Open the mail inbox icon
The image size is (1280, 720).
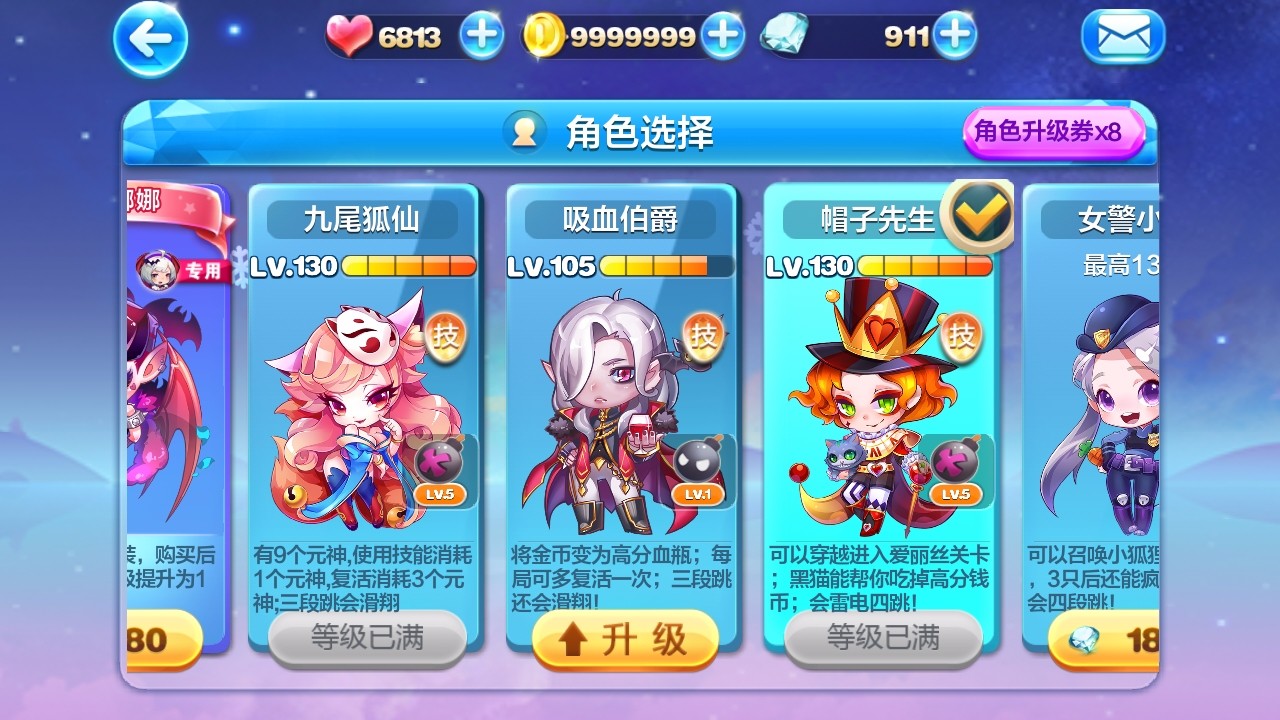[x=1123, y=36]
